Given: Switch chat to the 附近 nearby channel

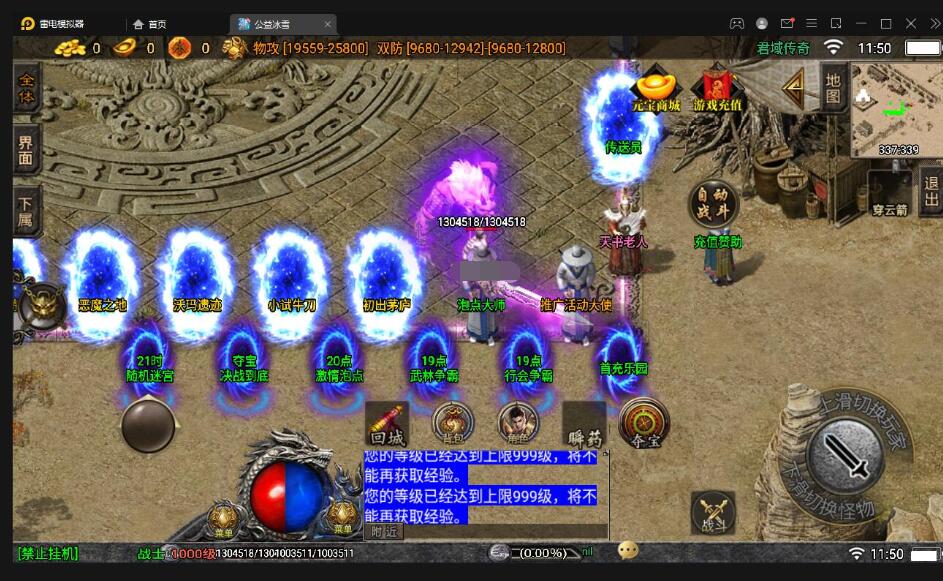Looking at the screenshot, I should [384, 532].
